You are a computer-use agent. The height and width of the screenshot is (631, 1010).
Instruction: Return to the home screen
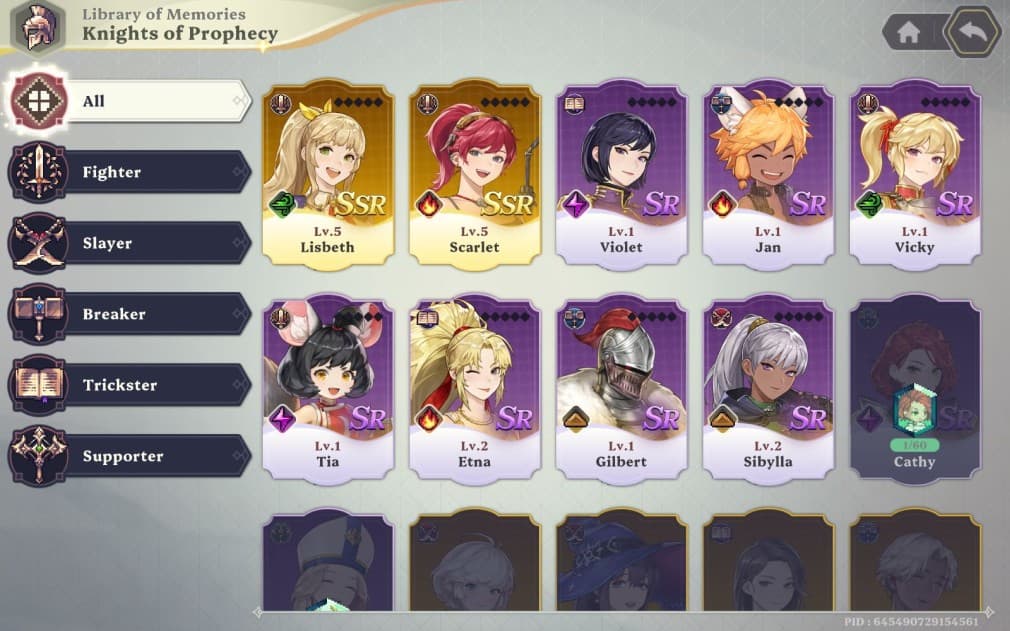point(908,32)
